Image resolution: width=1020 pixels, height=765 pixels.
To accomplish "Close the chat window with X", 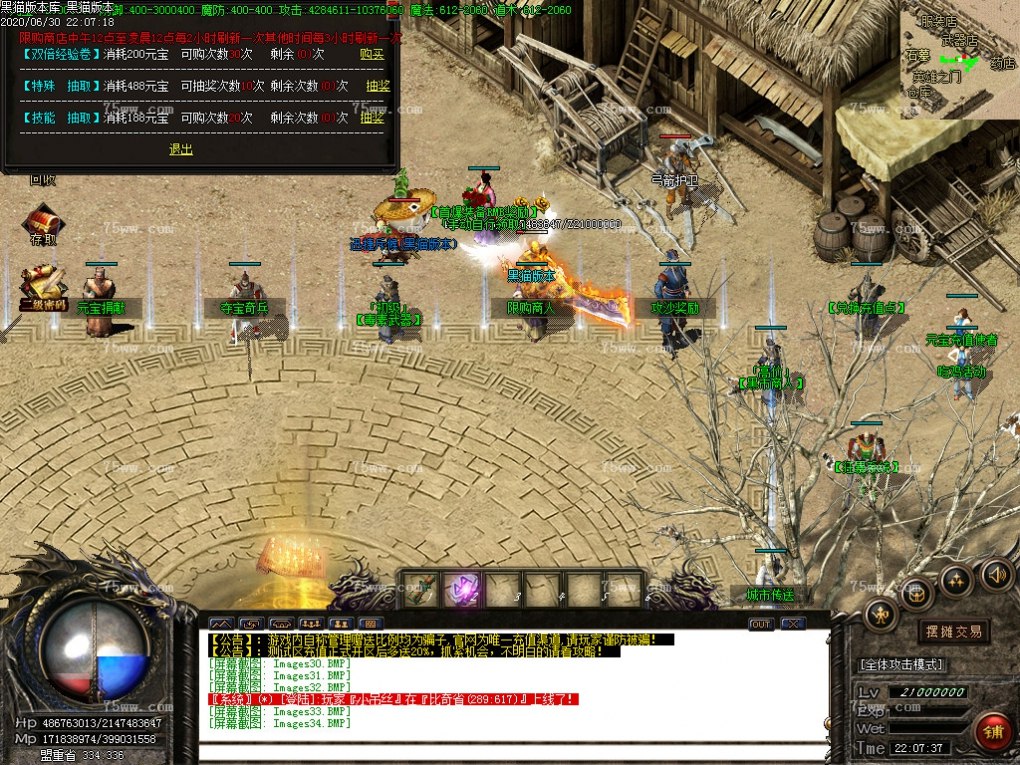I will [x=793, y=623].
